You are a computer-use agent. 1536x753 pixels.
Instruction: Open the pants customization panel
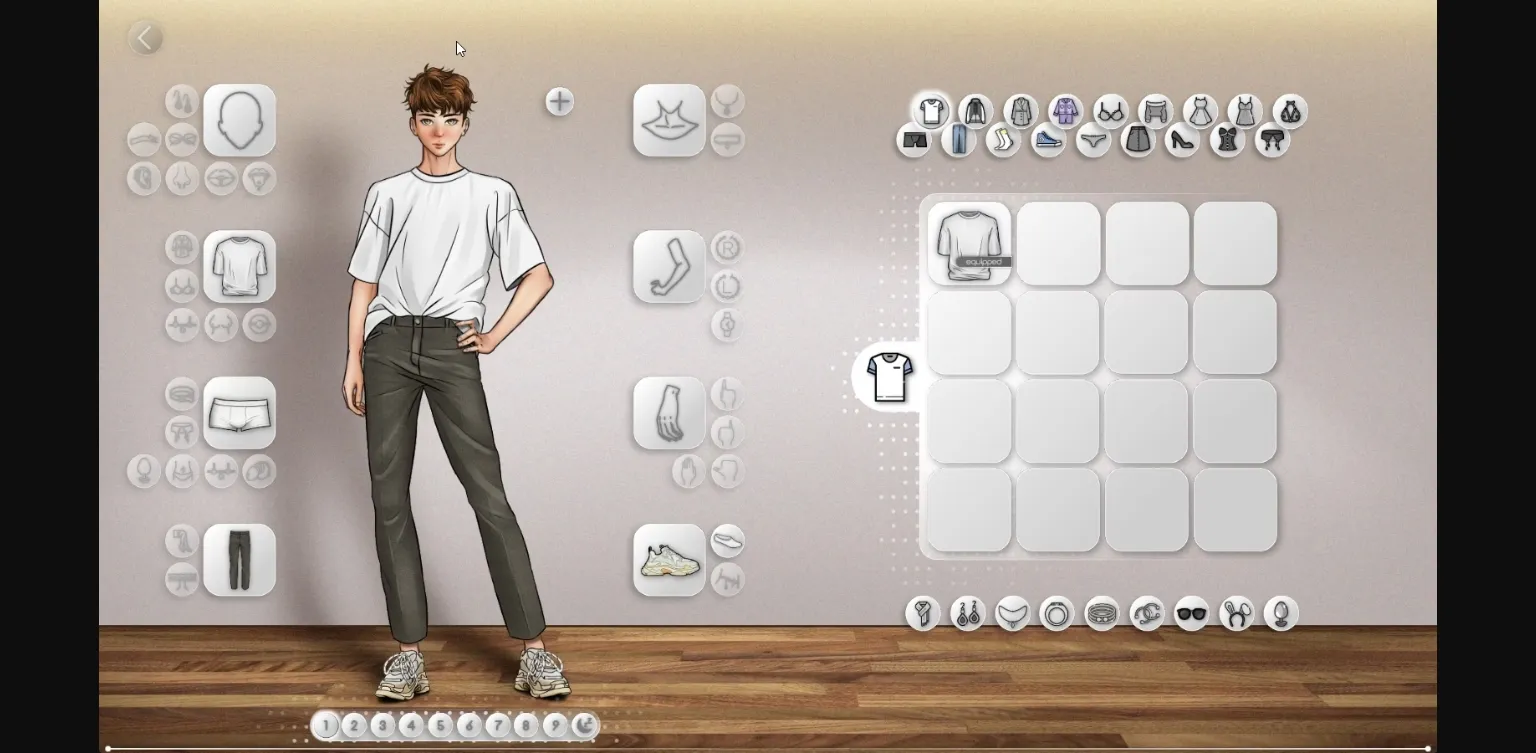tap(239, 560)
